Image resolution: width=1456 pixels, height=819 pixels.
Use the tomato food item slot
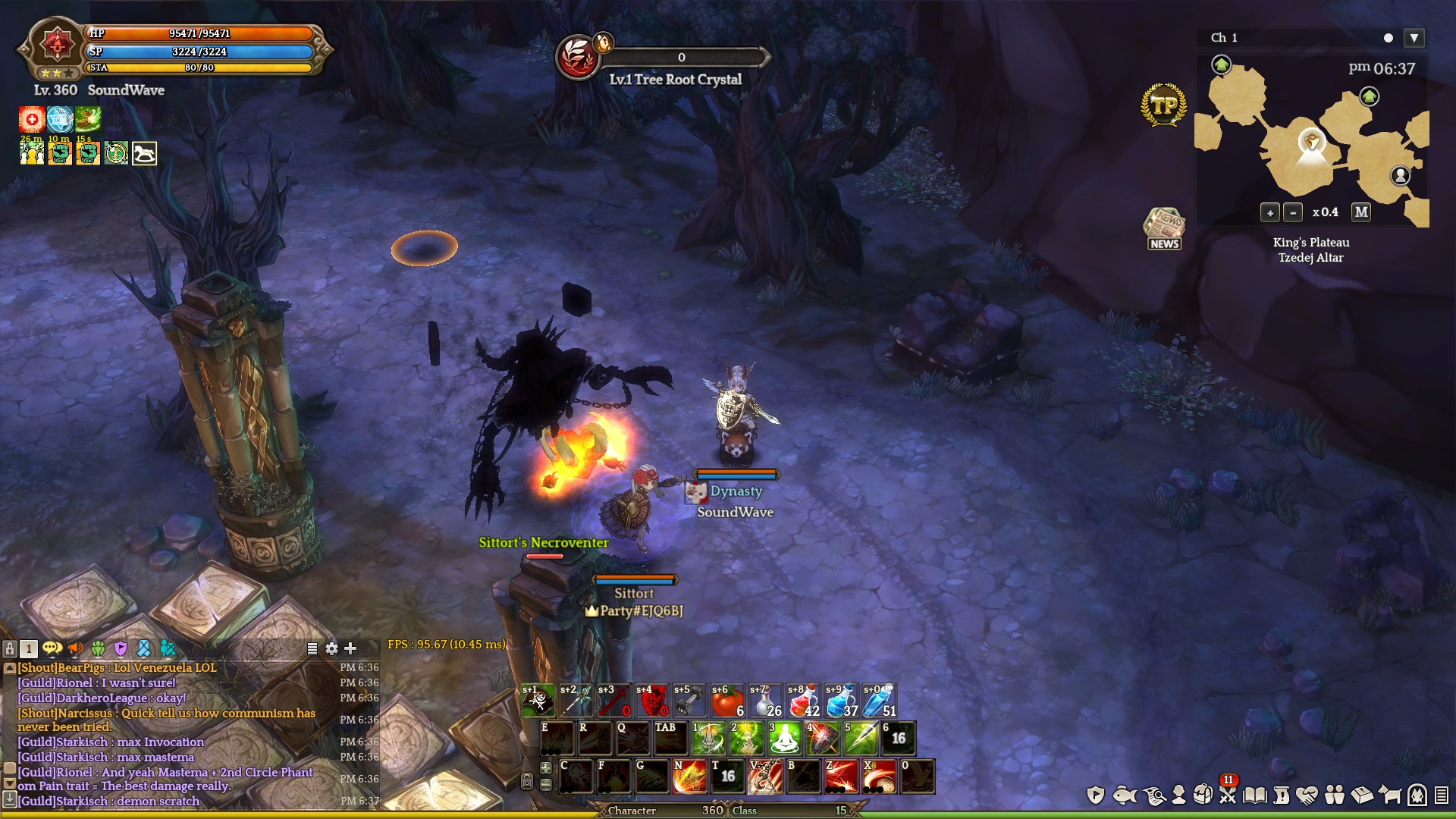(727, 701)
